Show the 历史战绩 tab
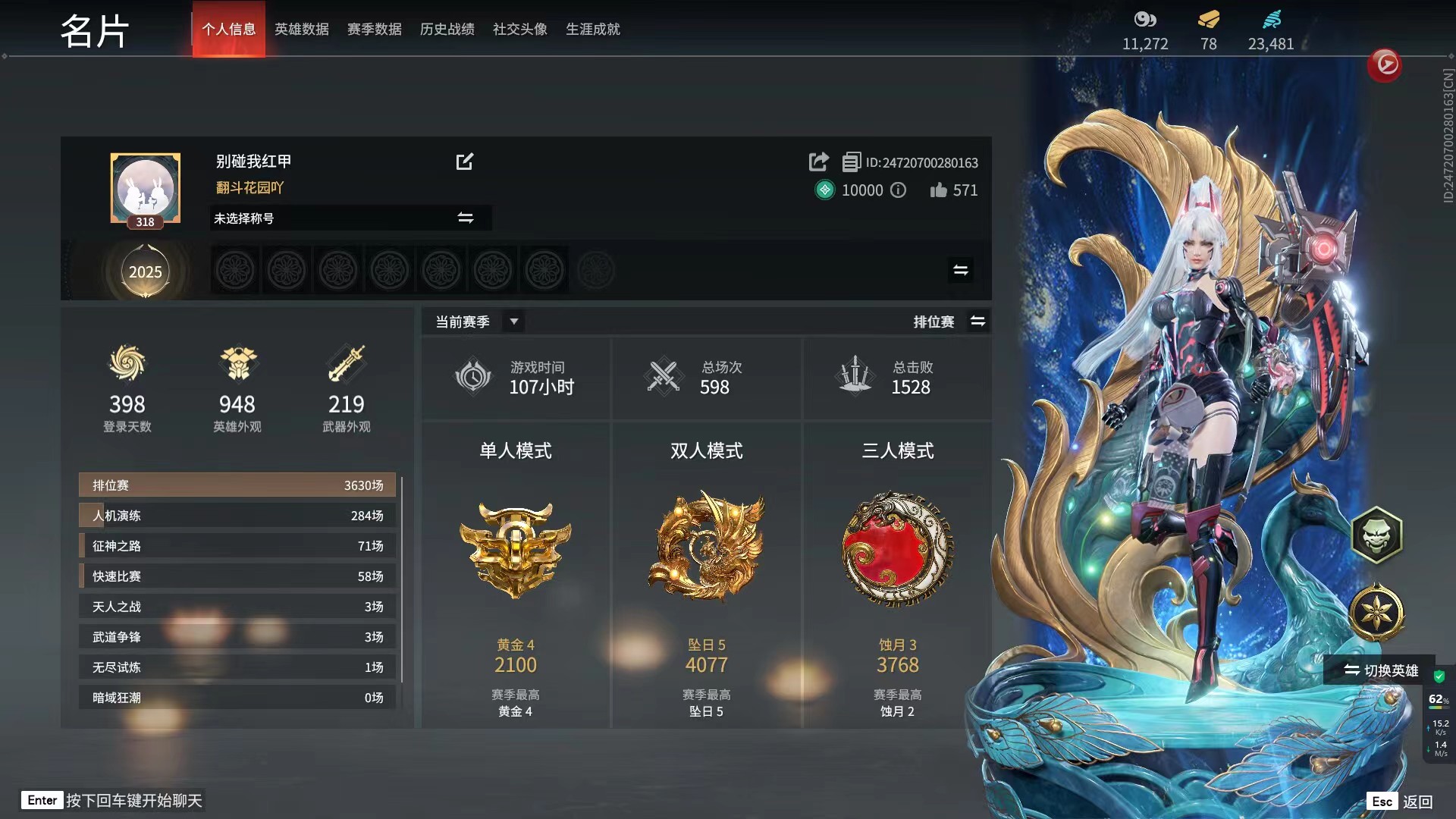This screenshot has height=819, width=1456. click(x=447, y=29)
